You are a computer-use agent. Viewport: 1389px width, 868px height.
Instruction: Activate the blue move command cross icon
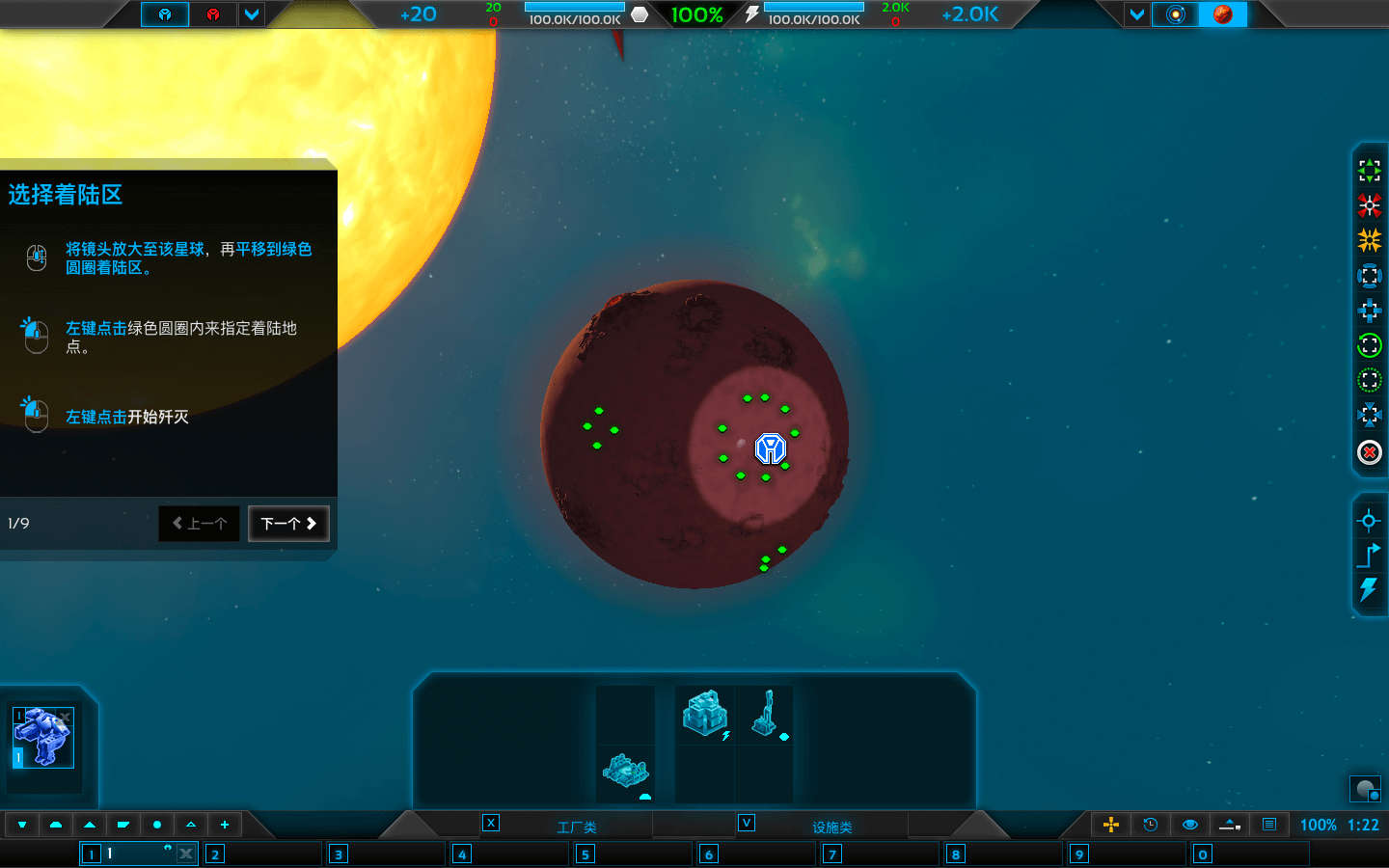(1369, 311)
